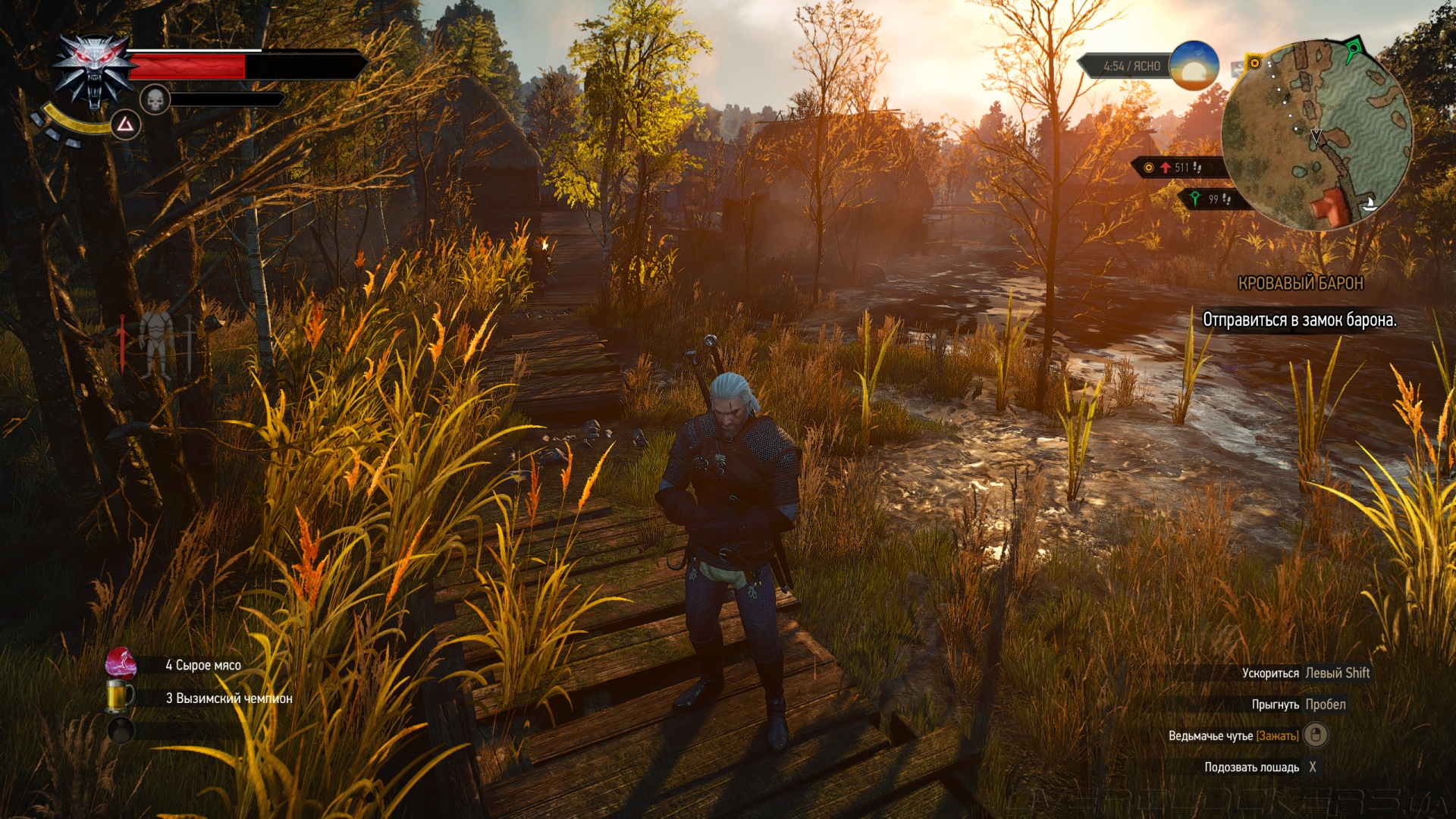Click the skull toxicity icon
1456x819 pixels.
155,99
